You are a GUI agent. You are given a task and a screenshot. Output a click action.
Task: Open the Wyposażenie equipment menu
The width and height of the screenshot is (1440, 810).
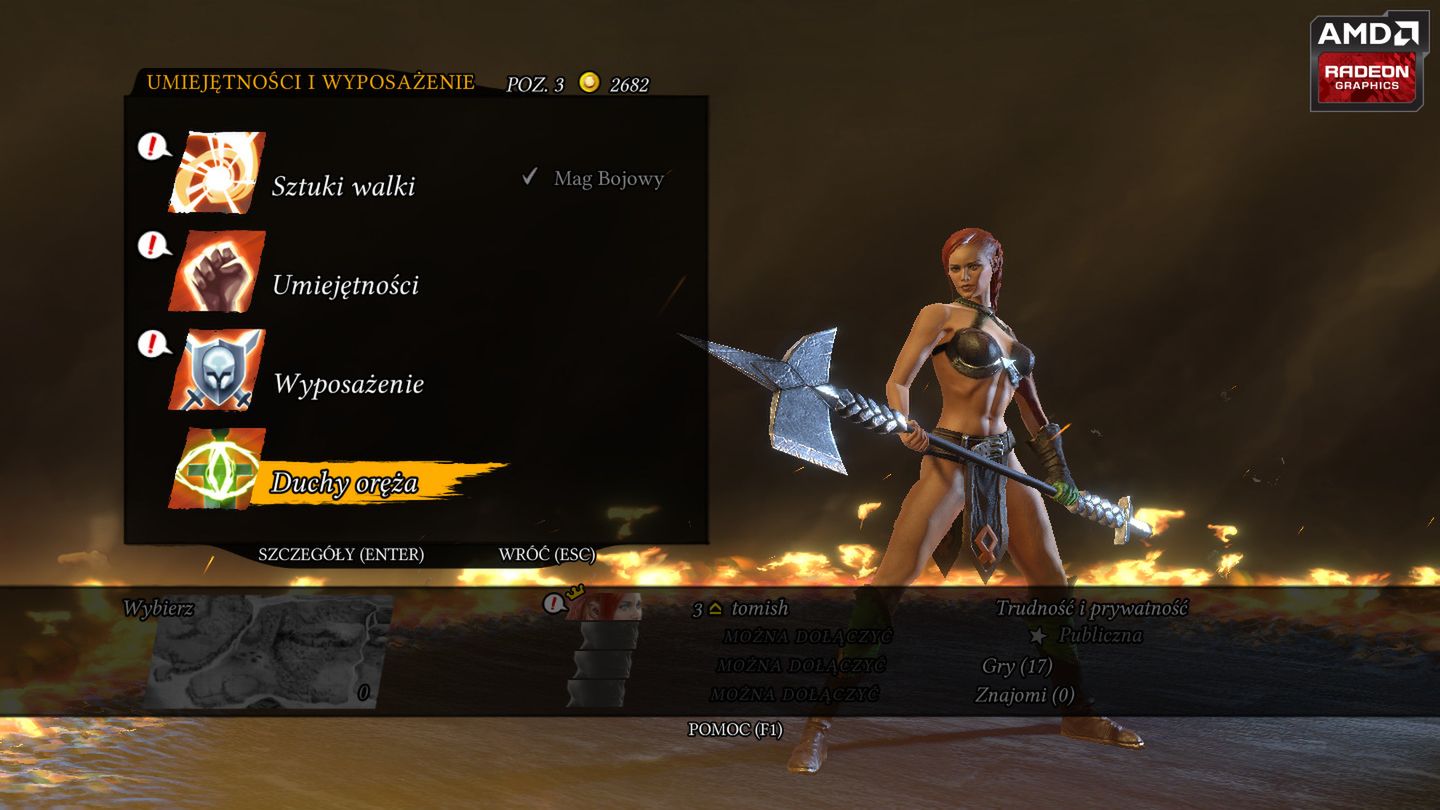(348, 384)
